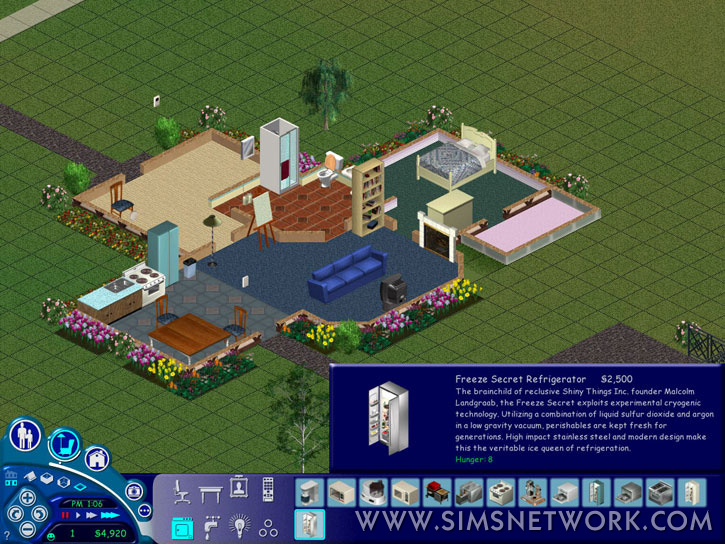This screenshot has width=725, height=544.
Task: Open the Decorative category portrait icon
Action: click(x=239, y=488)
